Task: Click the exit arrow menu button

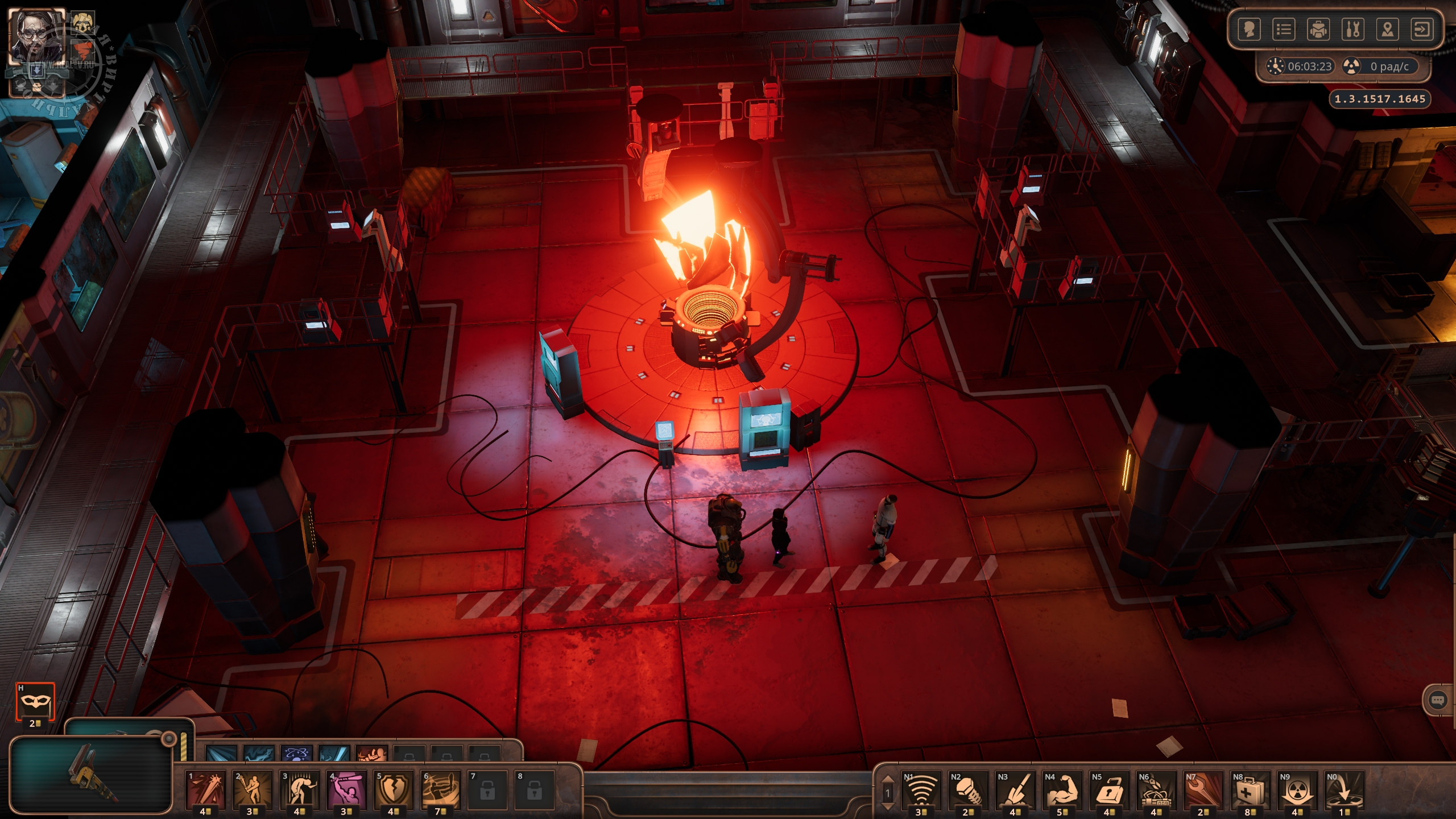Action: 1422,30
